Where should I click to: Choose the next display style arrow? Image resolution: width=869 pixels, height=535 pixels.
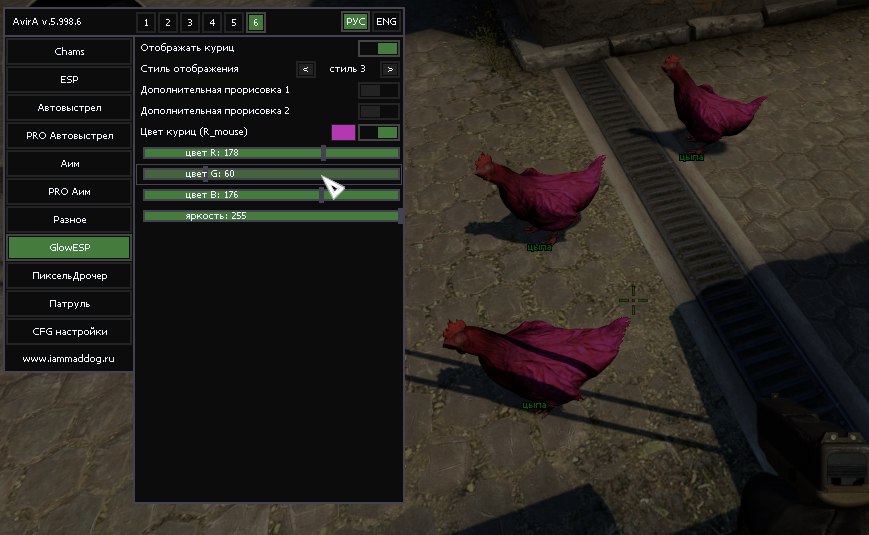pos(389,69)
